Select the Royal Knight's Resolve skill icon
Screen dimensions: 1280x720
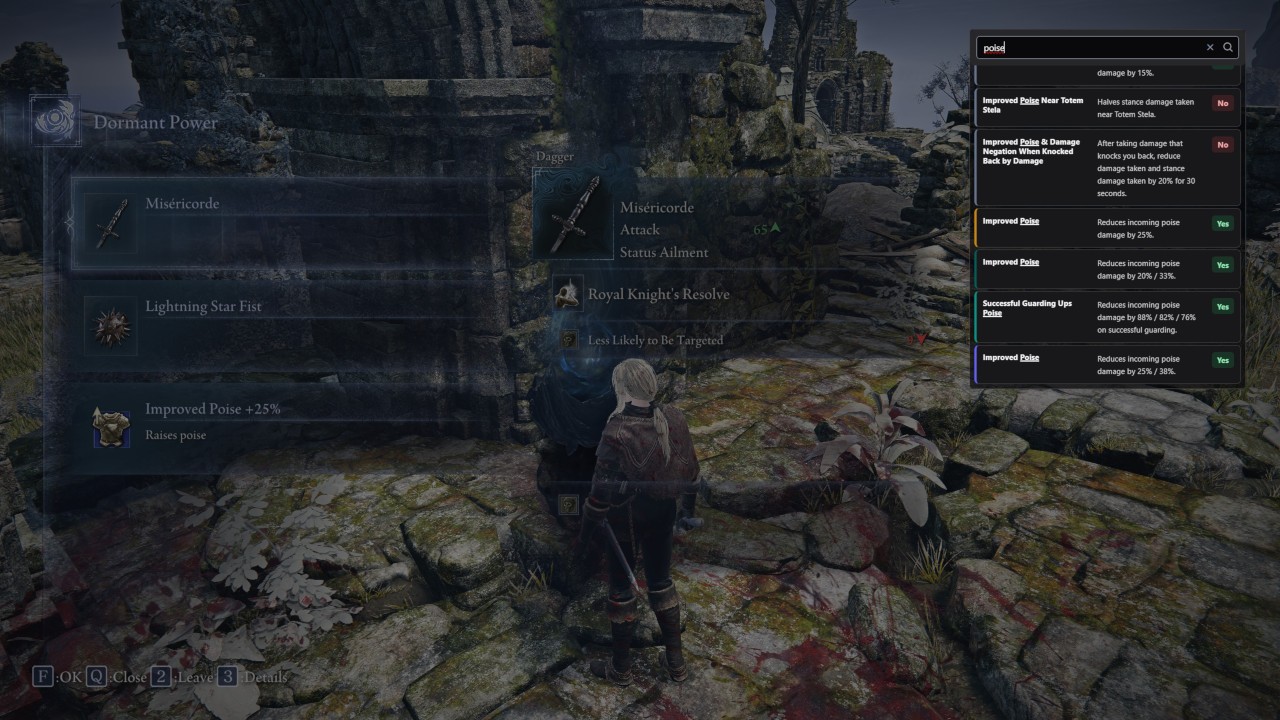pyautogui.click(x=568, y=293)
